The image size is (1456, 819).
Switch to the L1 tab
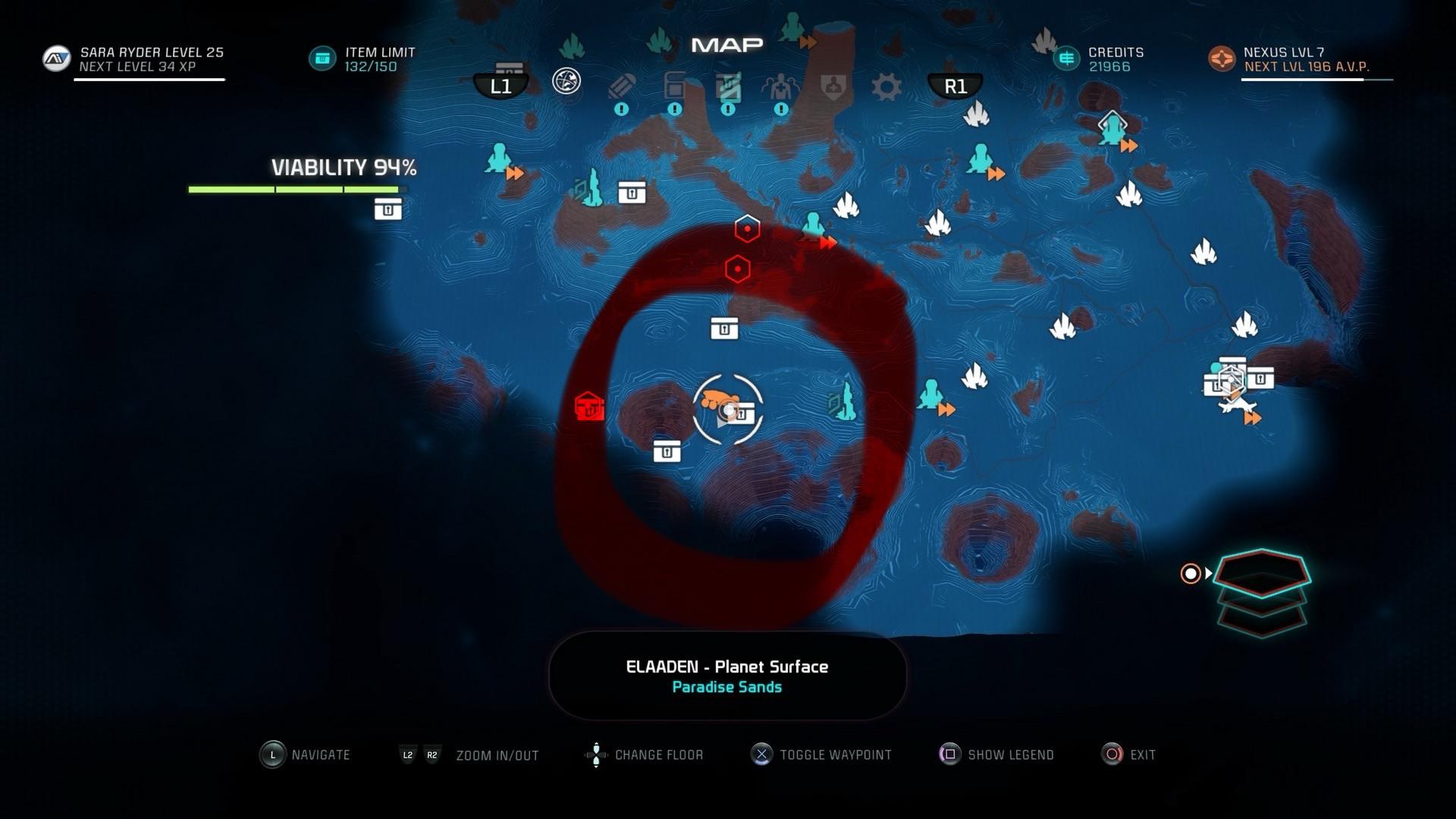500,86
